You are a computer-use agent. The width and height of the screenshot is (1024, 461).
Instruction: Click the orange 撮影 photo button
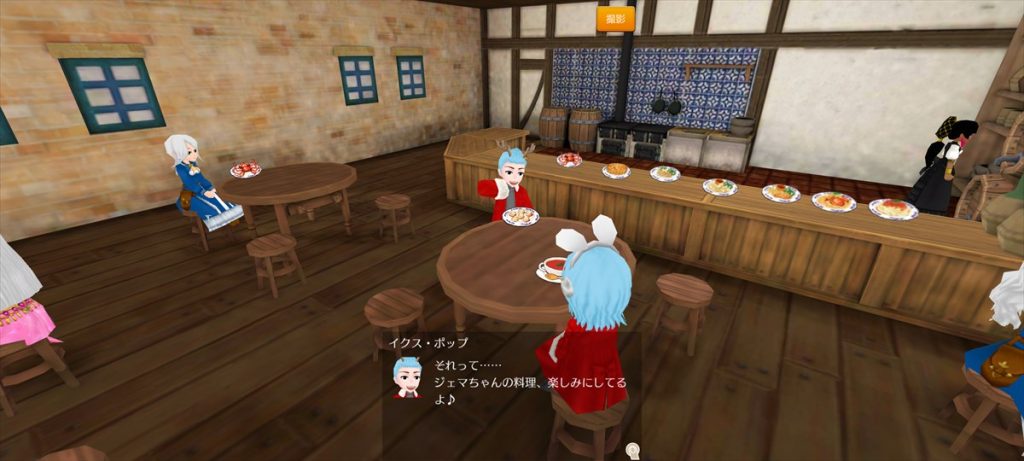pos(616,19)
